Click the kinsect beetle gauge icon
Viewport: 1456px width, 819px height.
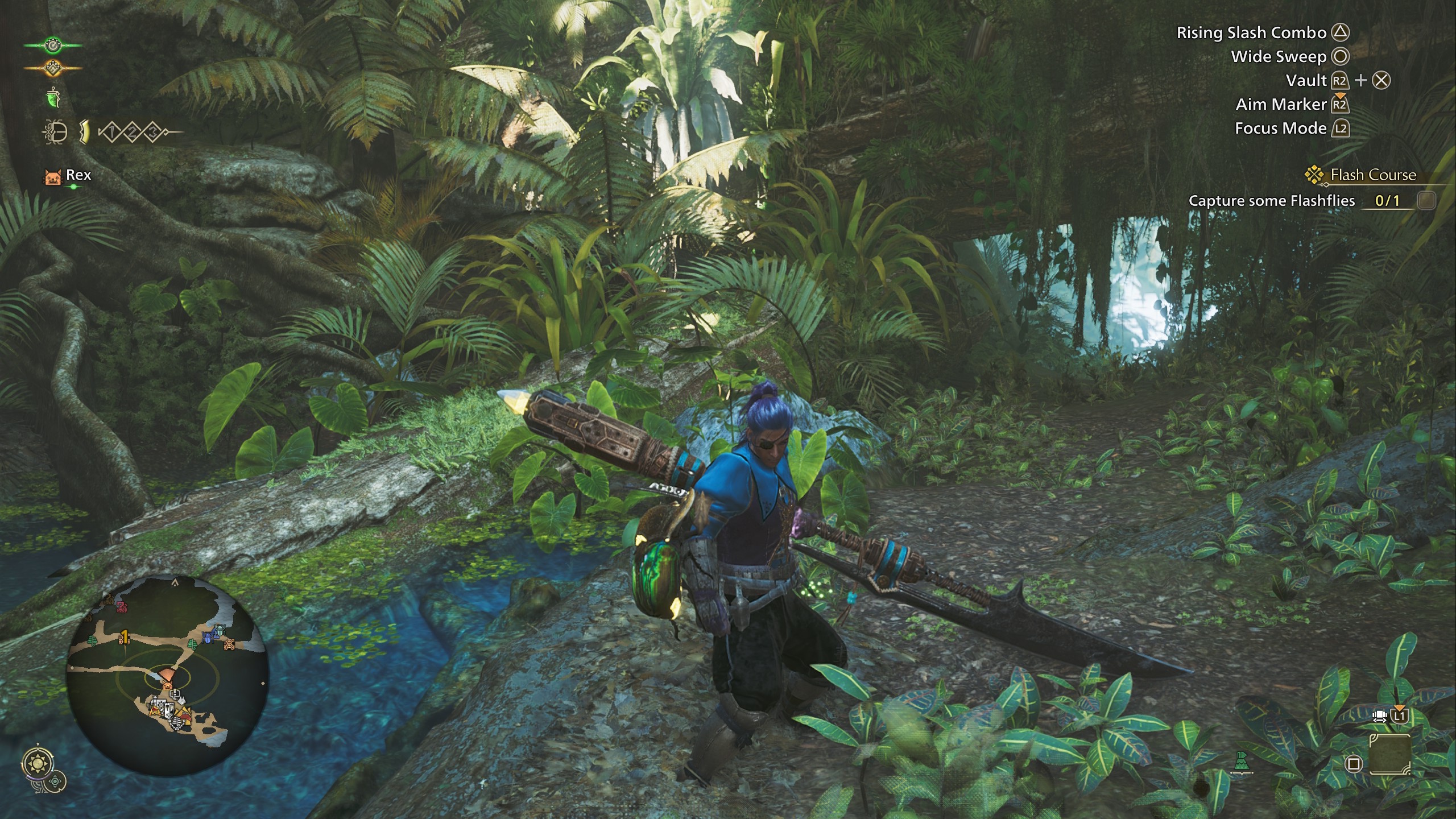(55, 133)
